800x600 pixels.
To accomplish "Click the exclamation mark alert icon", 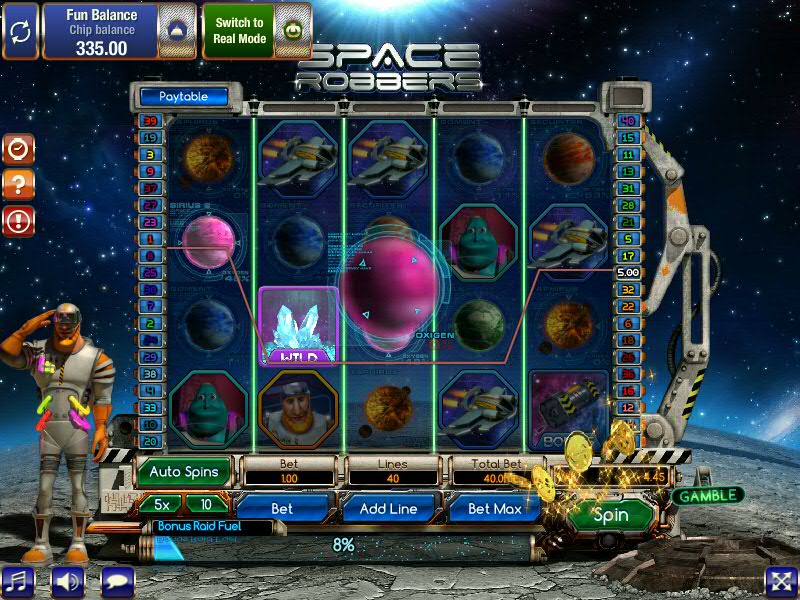I will tap(18, 220).
